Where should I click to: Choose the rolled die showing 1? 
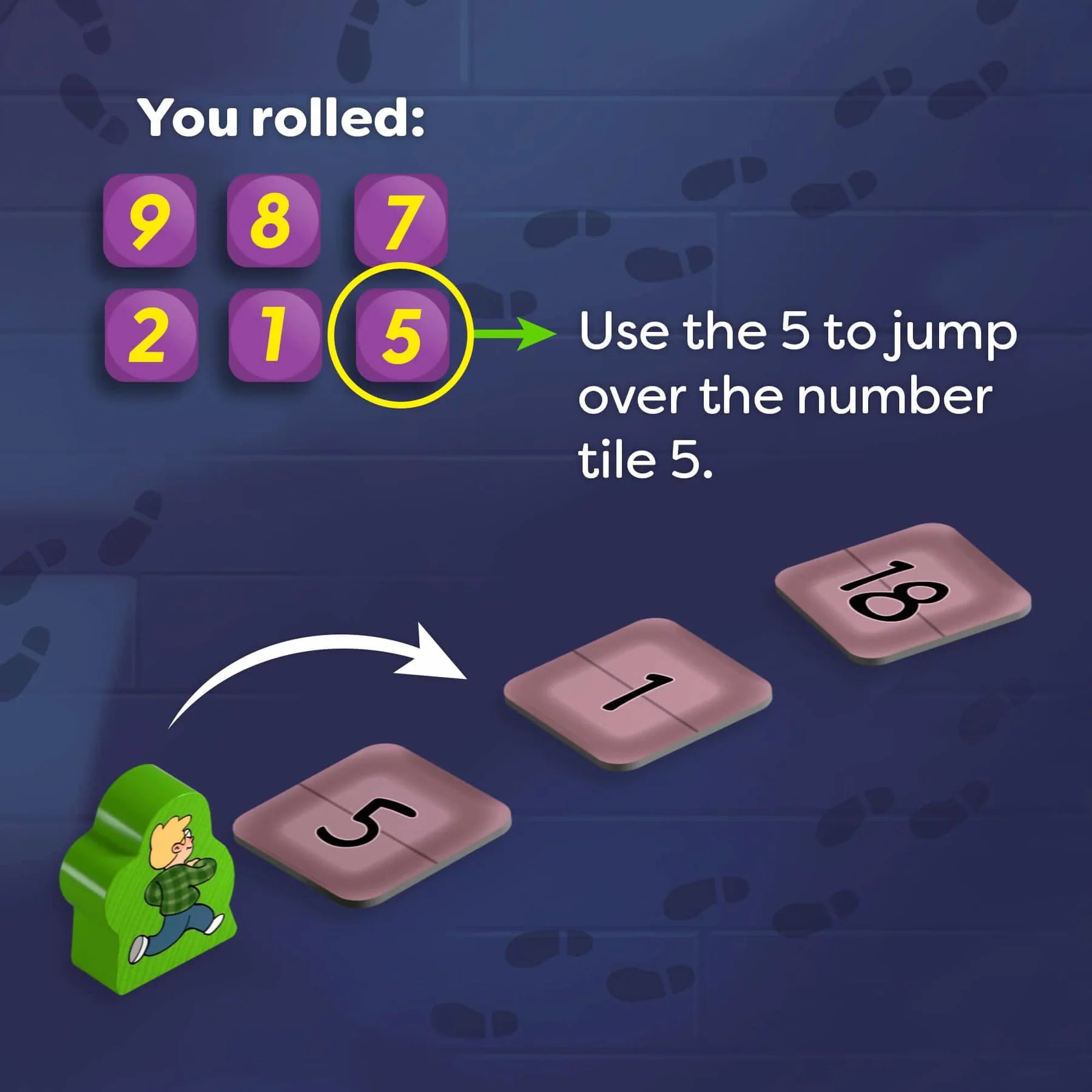(275, 335)
